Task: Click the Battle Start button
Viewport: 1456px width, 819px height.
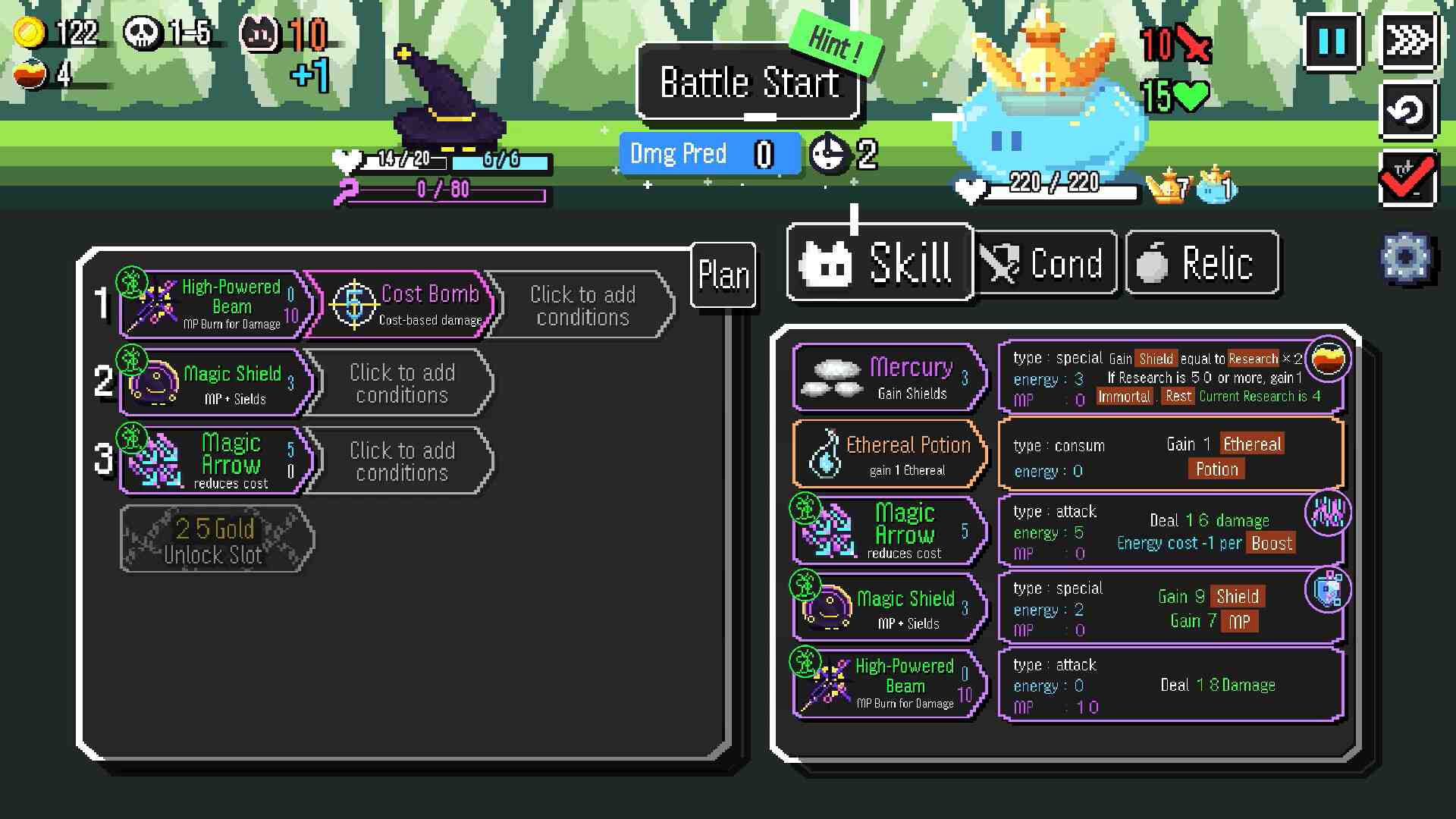Action: [x=748, y=83]
